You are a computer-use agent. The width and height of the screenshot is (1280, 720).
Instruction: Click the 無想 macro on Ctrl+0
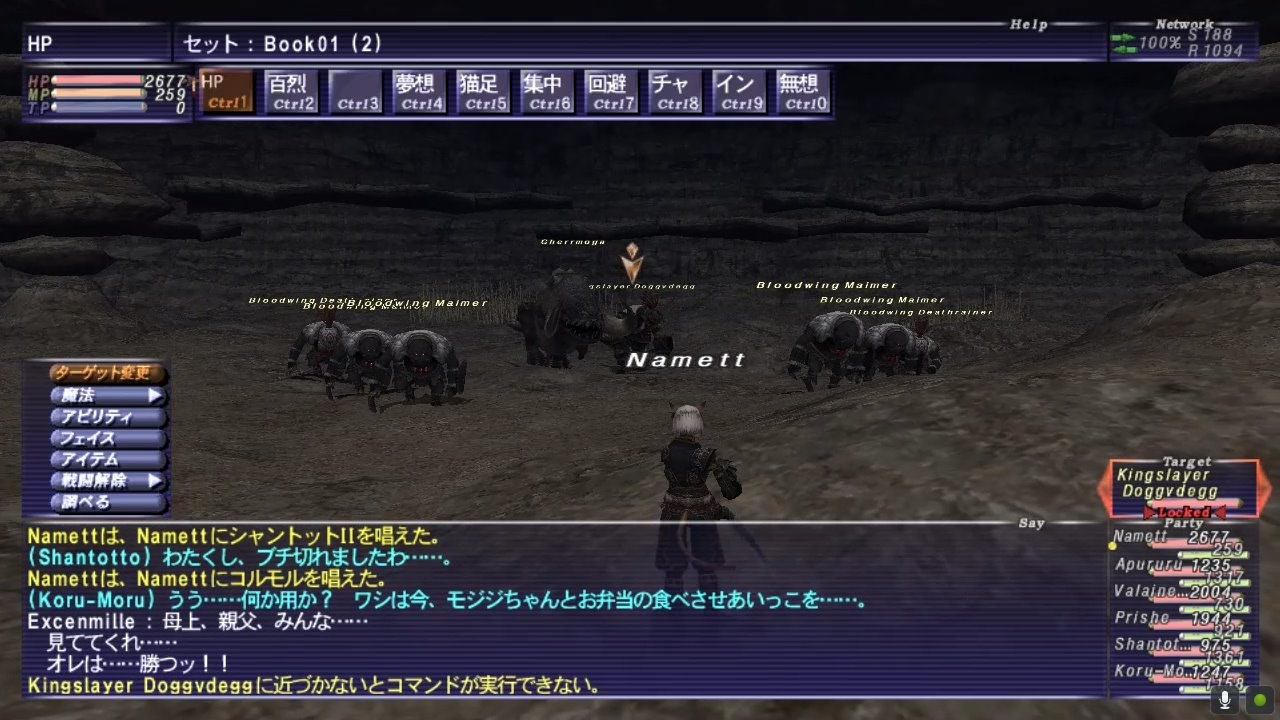(802, 88)
